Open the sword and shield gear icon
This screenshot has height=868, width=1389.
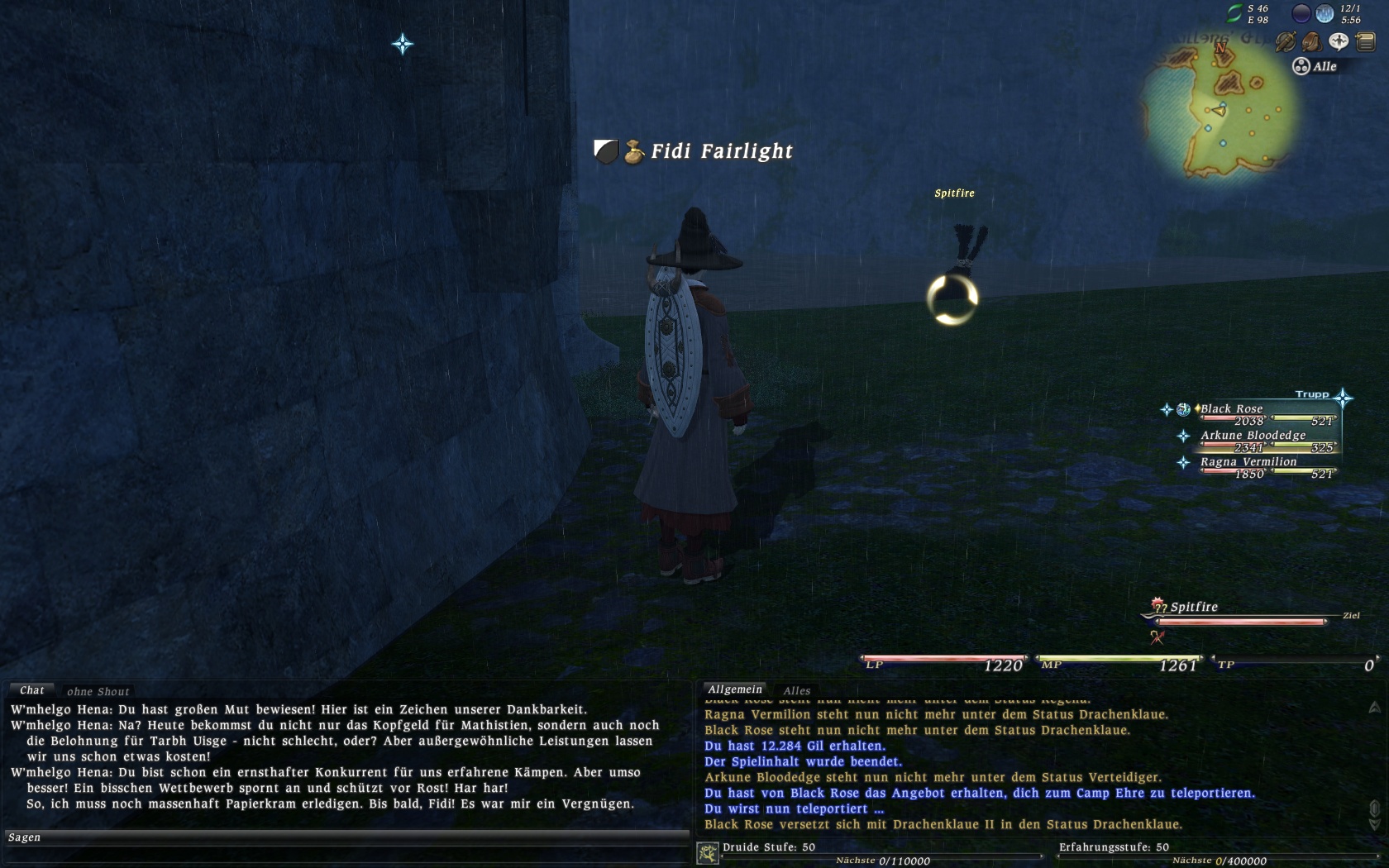tap(1286, 41)
